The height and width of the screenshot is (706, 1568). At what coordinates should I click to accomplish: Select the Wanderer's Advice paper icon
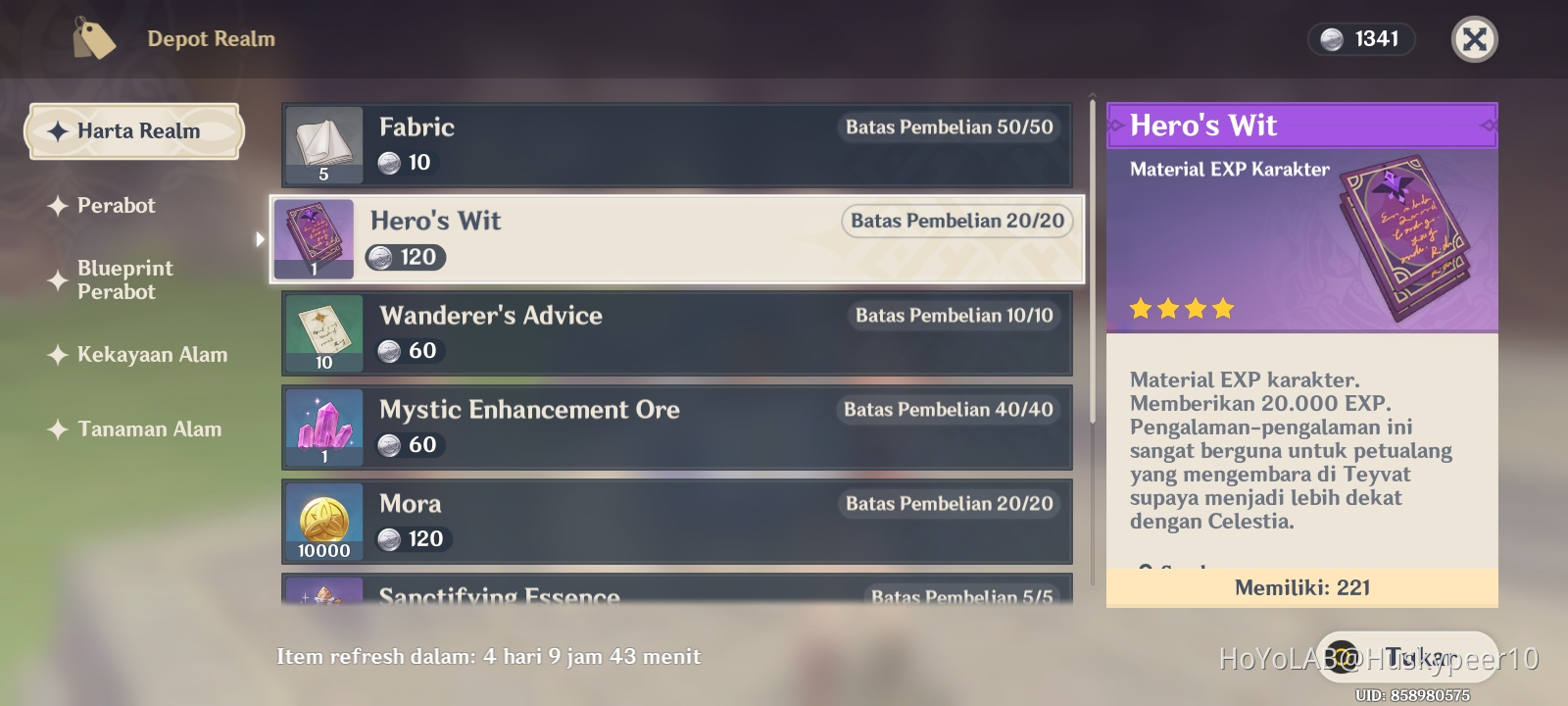click(x=322, y=332)
